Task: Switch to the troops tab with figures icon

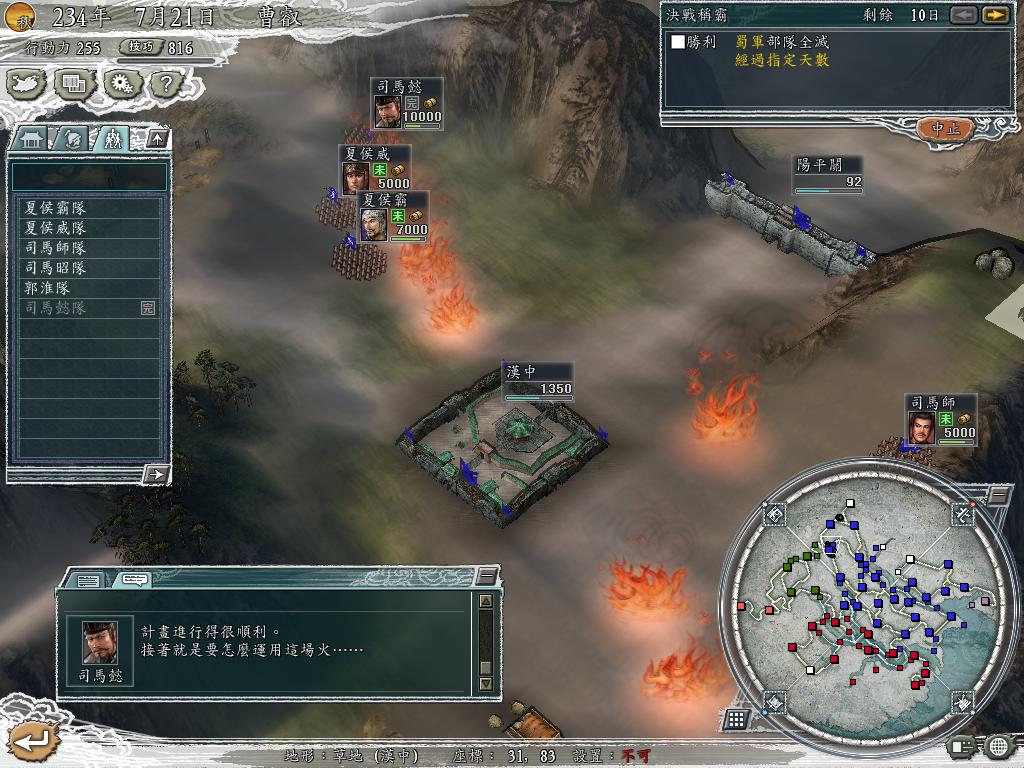Action: click(x=112, y=139)
